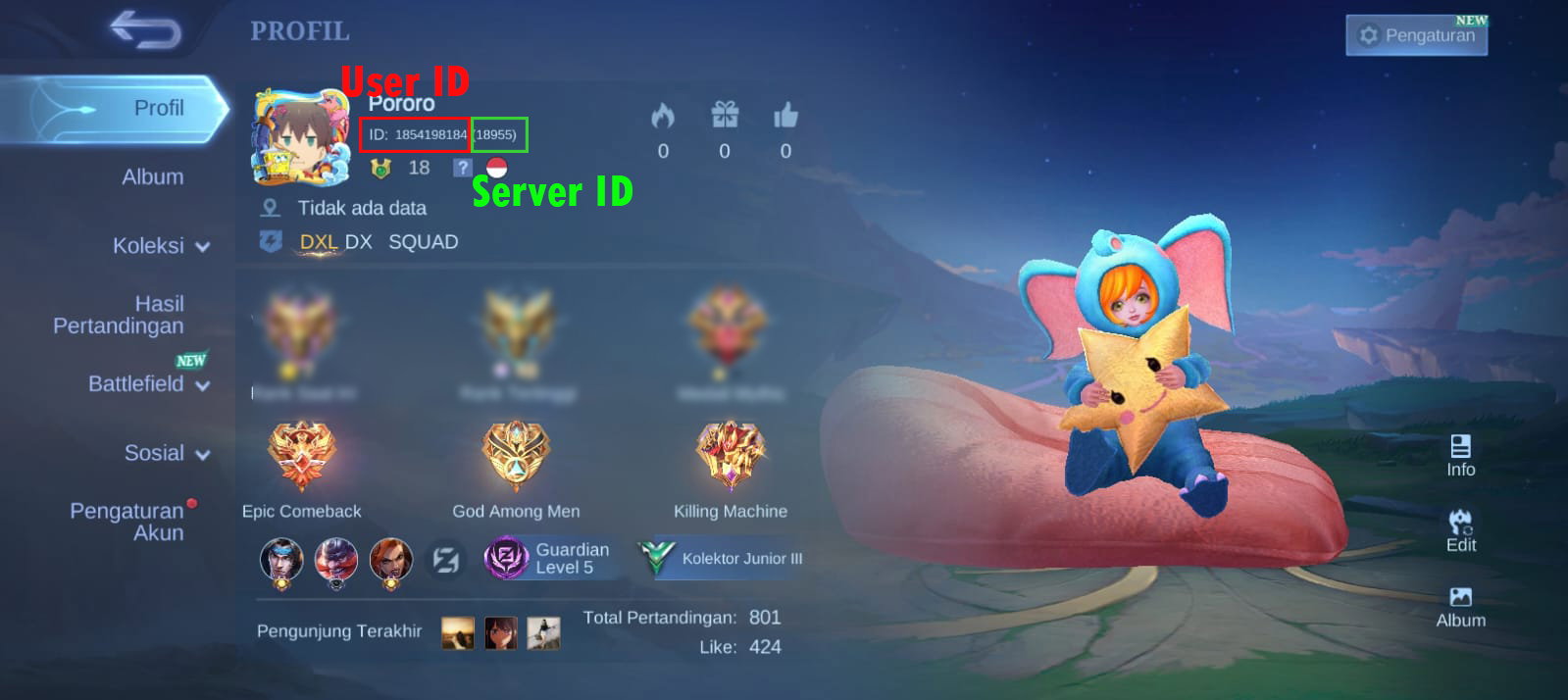Viewport: 1568px width, 700px height.
Task: Open the Info button beside the hero
Action: (x=1460, y=455)
